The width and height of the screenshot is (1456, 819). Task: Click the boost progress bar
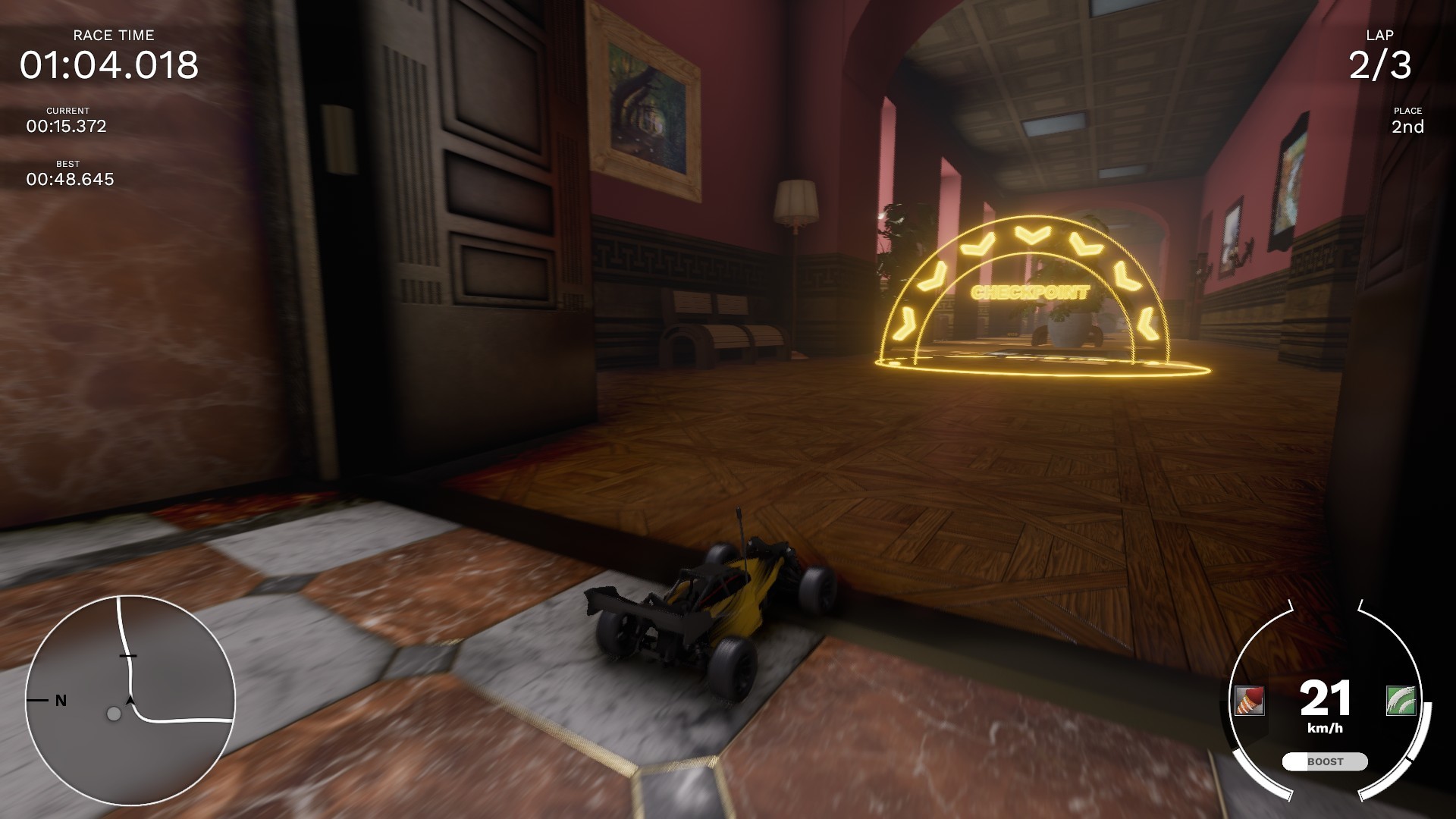(1324, 761)
